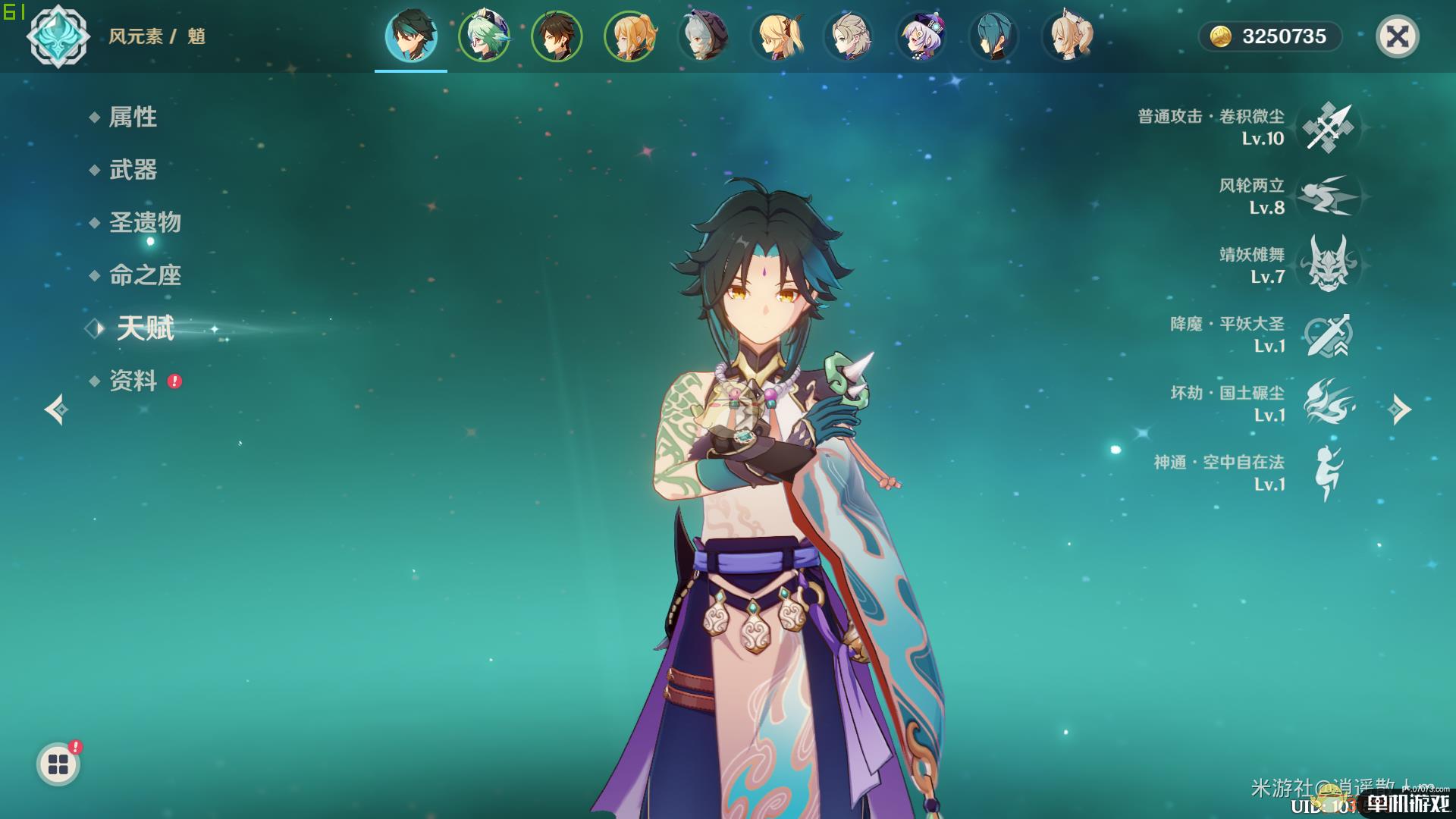
Task: Select the 天赋 talents entry
Action: 145,328
